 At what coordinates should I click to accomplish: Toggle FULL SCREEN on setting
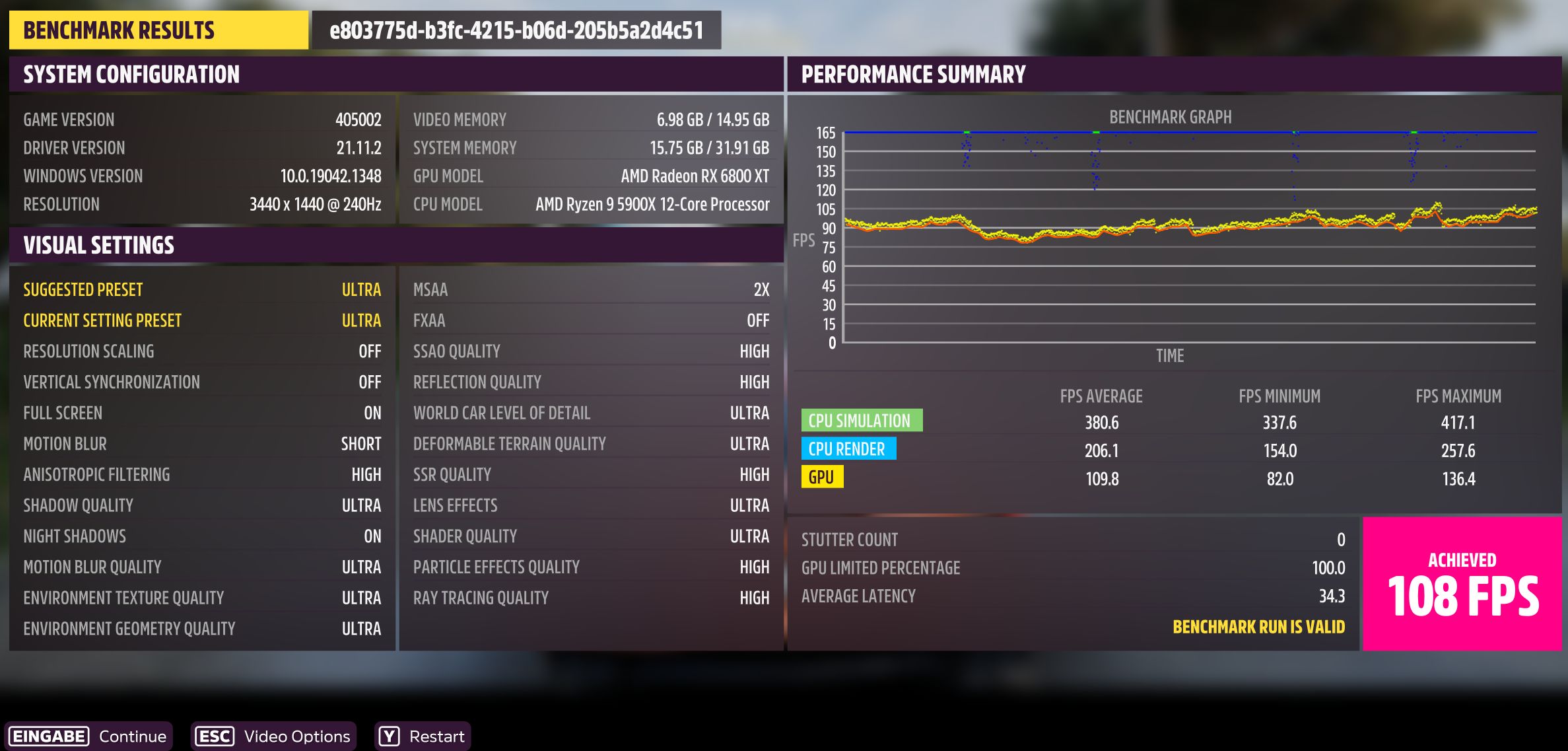point(198,413)
